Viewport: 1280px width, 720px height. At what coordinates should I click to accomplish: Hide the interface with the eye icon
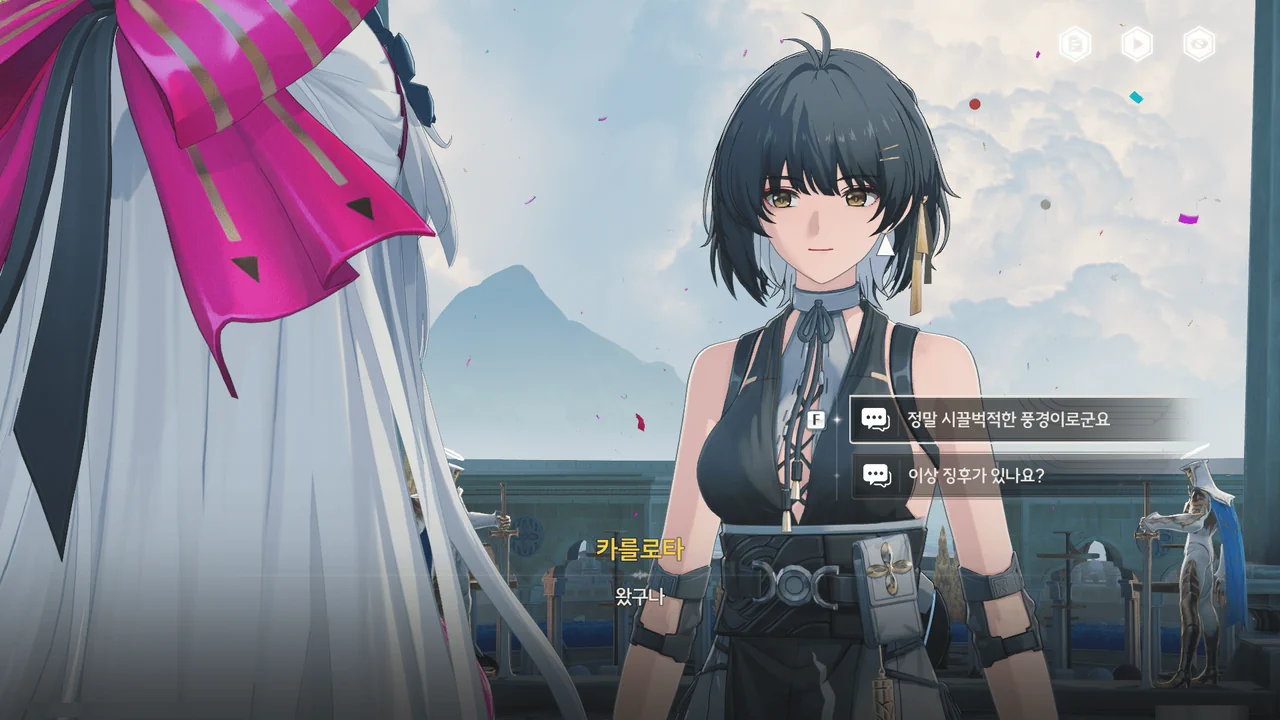tap(1199, 44)
